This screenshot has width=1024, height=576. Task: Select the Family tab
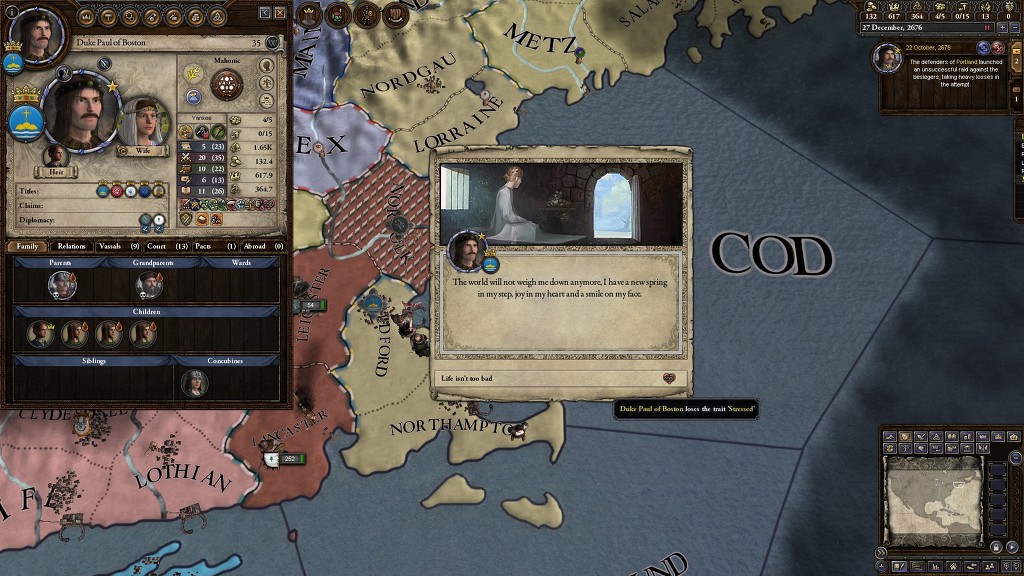point(28,246)
